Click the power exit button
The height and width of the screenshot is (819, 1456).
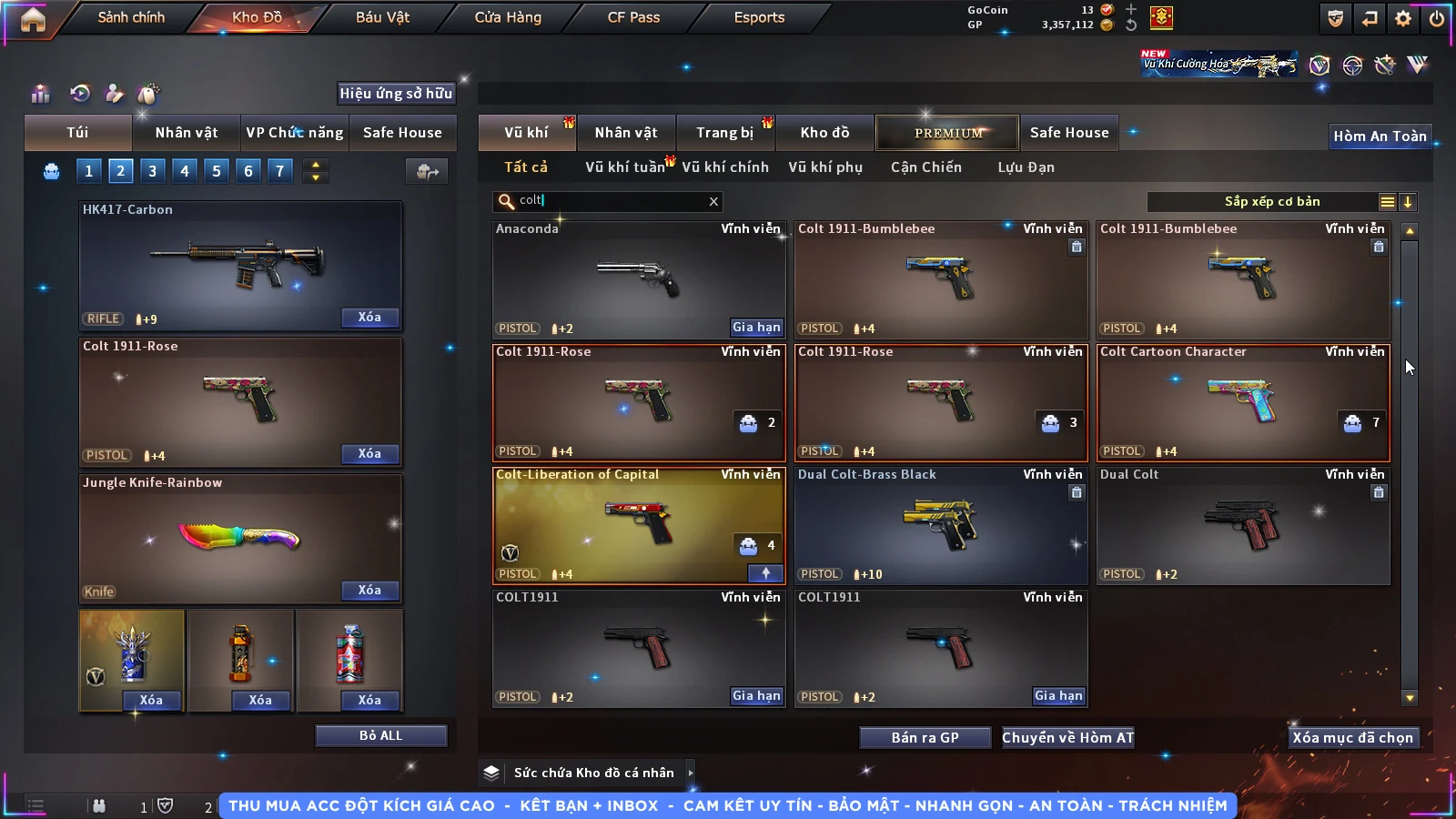pyautogui.click(x=1437, y=18)
